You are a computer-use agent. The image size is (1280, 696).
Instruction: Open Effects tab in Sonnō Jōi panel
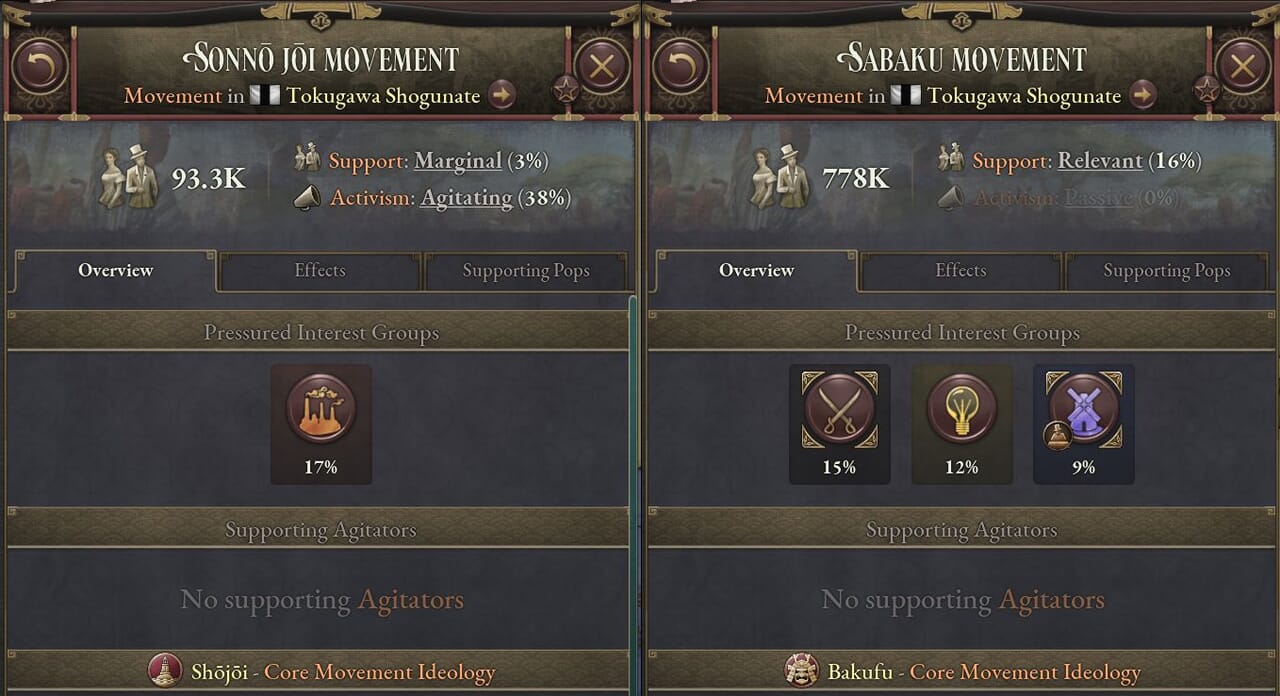320,271
